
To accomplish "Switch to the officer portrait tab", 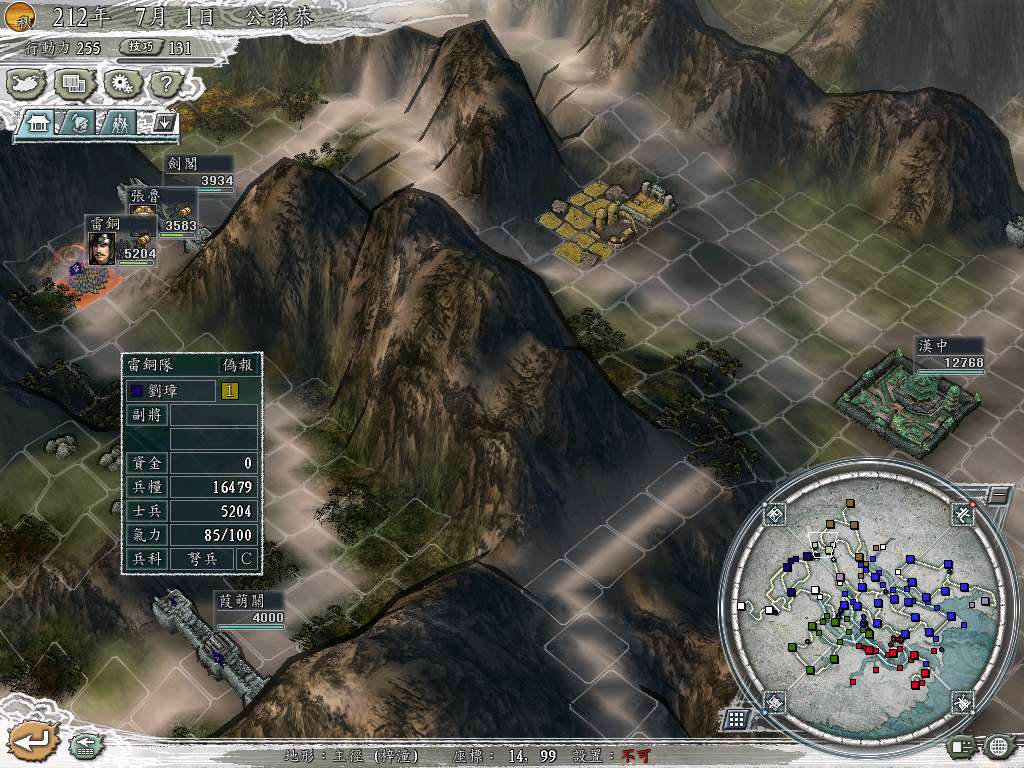I will pyautogui.click(x=79, y=123).
